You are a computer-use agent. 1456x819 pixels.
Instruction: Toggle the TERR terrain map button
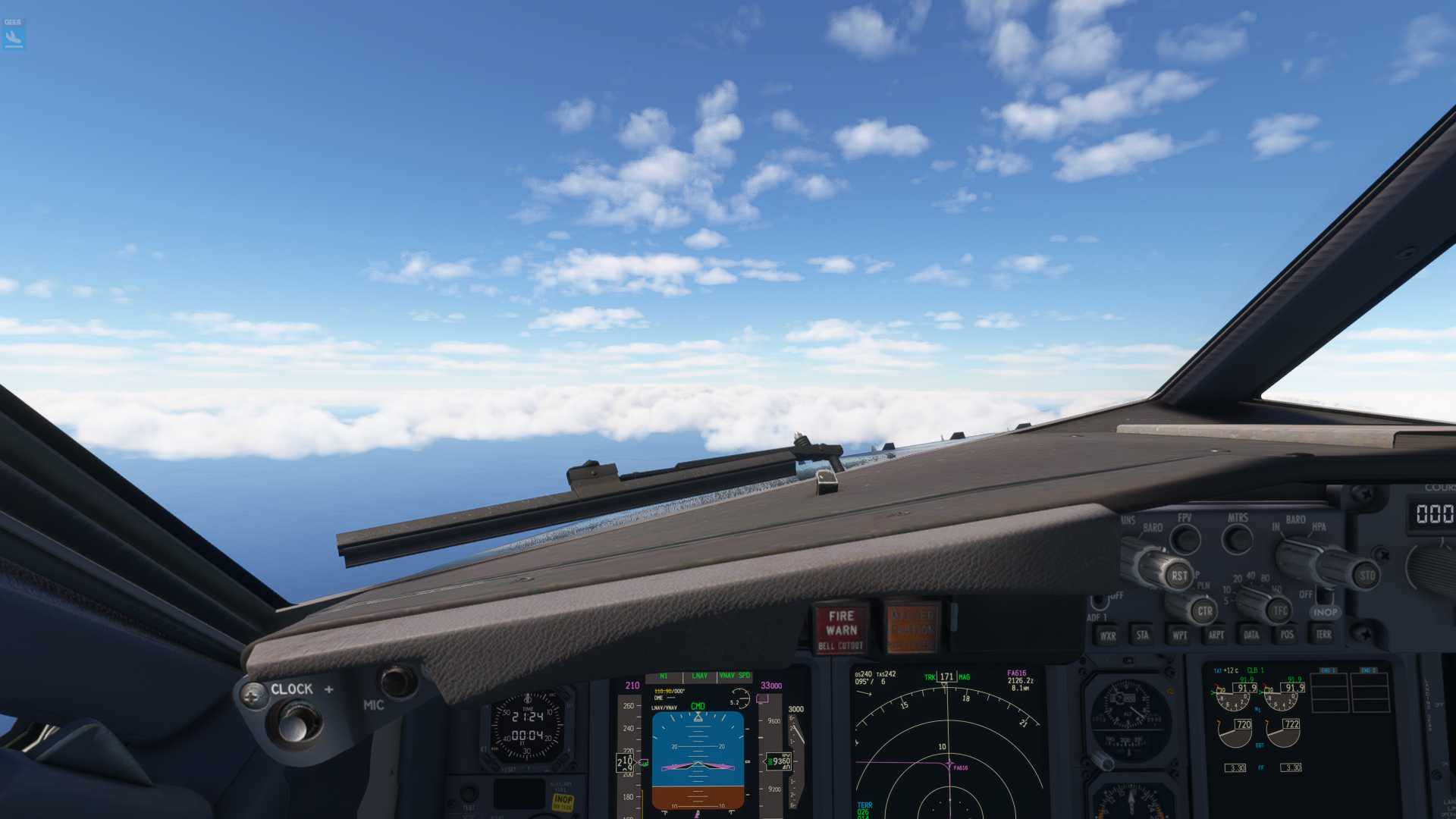pos(1323,634)
